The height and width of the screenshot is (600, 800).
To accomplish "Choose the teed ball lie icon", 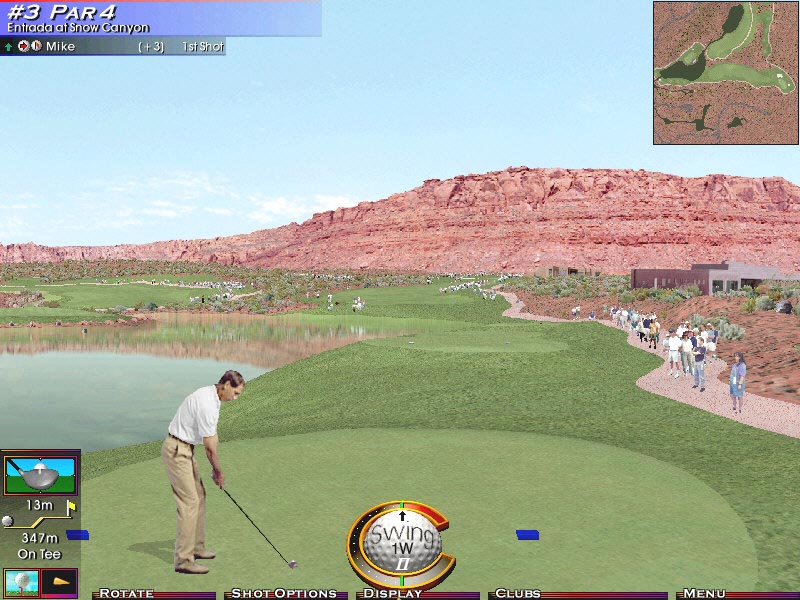I will pyautogui.click(x=21, y=581).
